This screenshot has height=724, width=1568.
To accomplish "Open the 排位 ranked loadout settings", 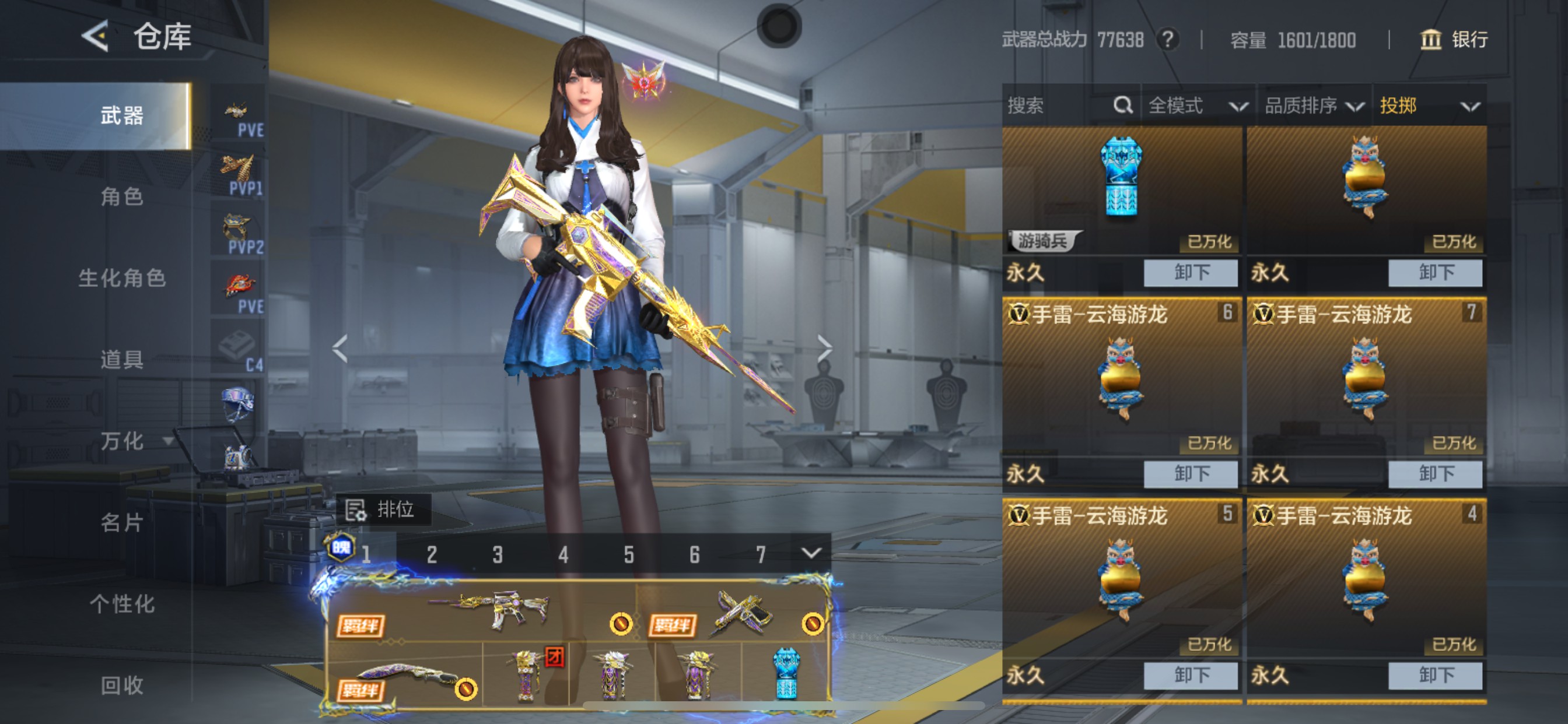I will (383, 509).
